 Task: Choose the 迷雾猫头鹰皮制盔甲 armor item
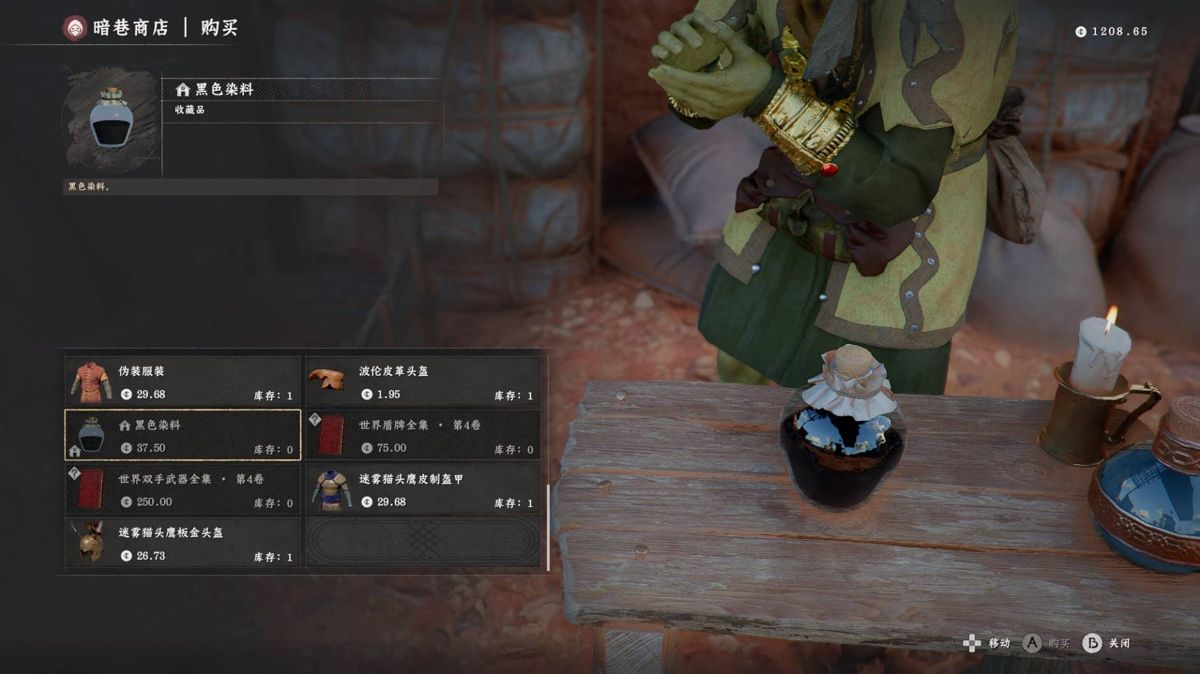[x=422, y=489]
